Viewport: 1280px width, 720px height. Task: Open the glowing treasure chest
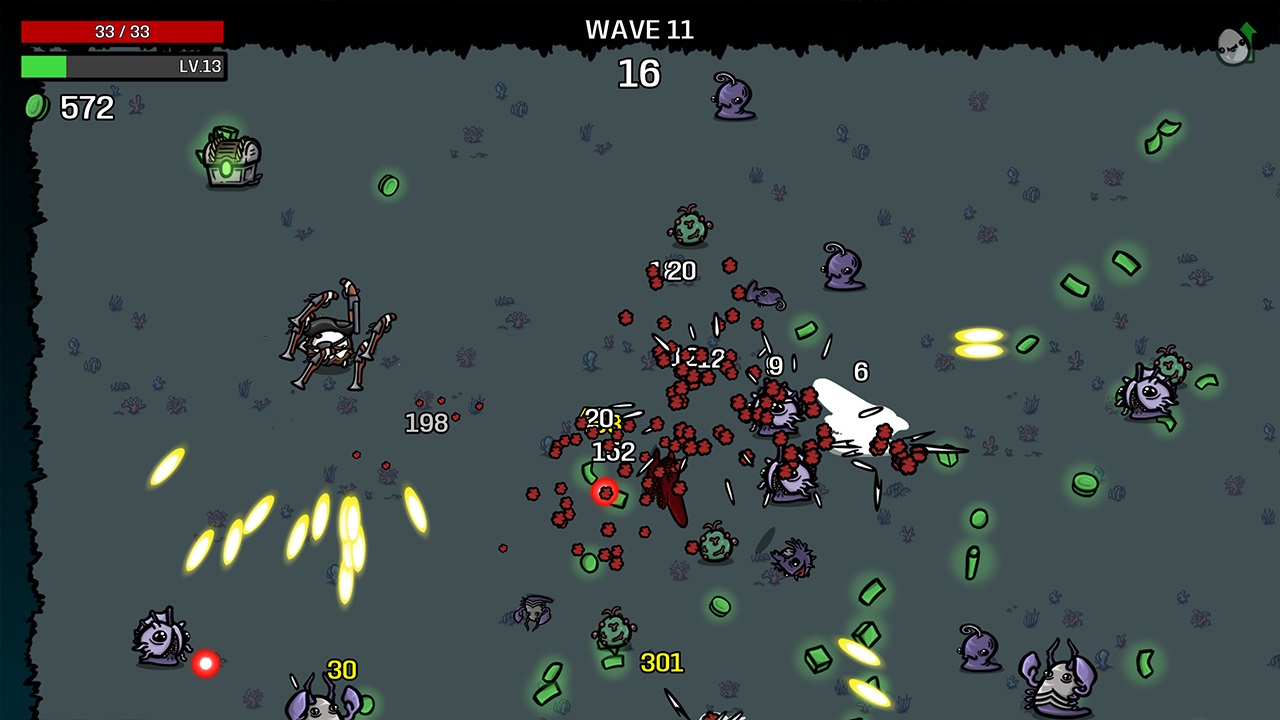(x=228, y=160)
